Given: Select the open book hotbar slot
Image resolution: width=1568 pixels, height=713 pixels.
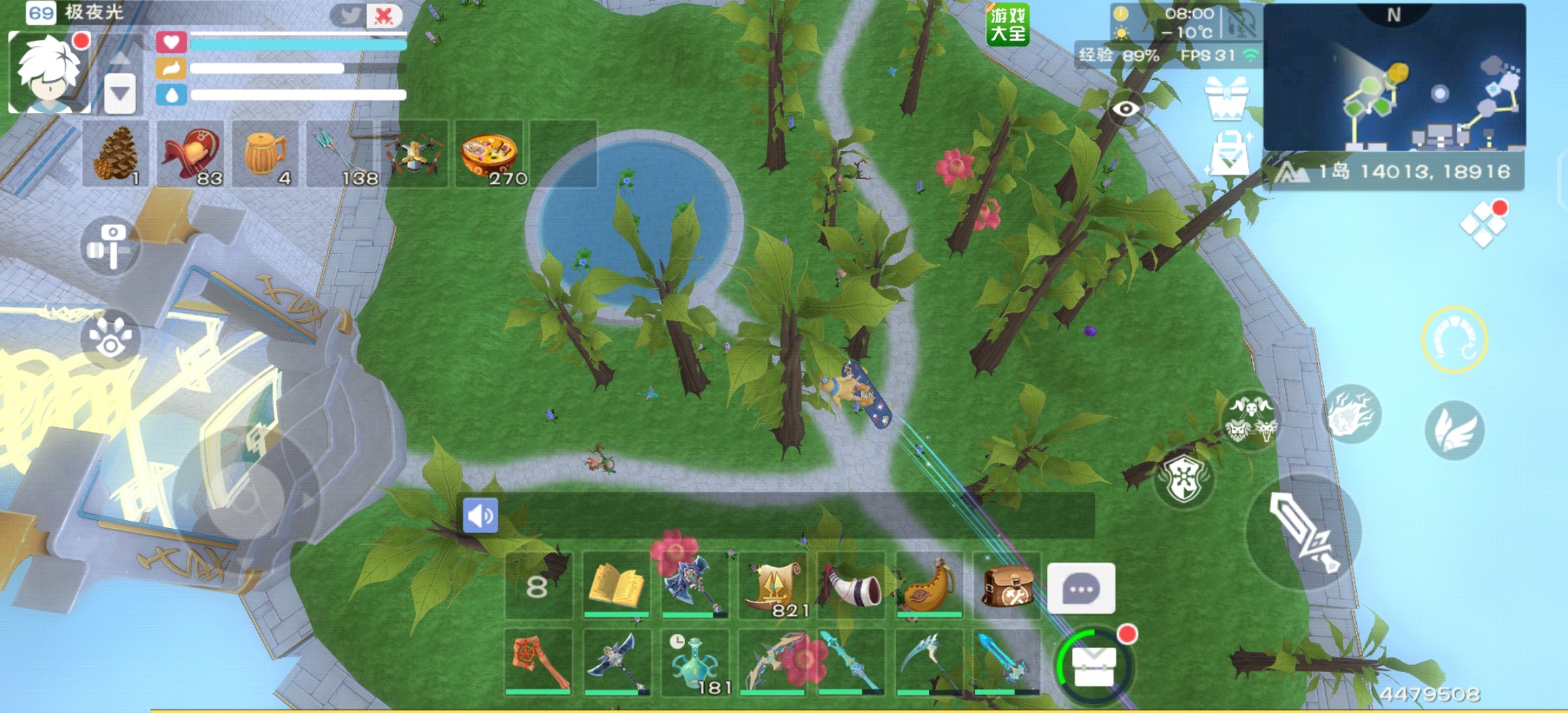Looking at the screenshot, I should point(616,585).
